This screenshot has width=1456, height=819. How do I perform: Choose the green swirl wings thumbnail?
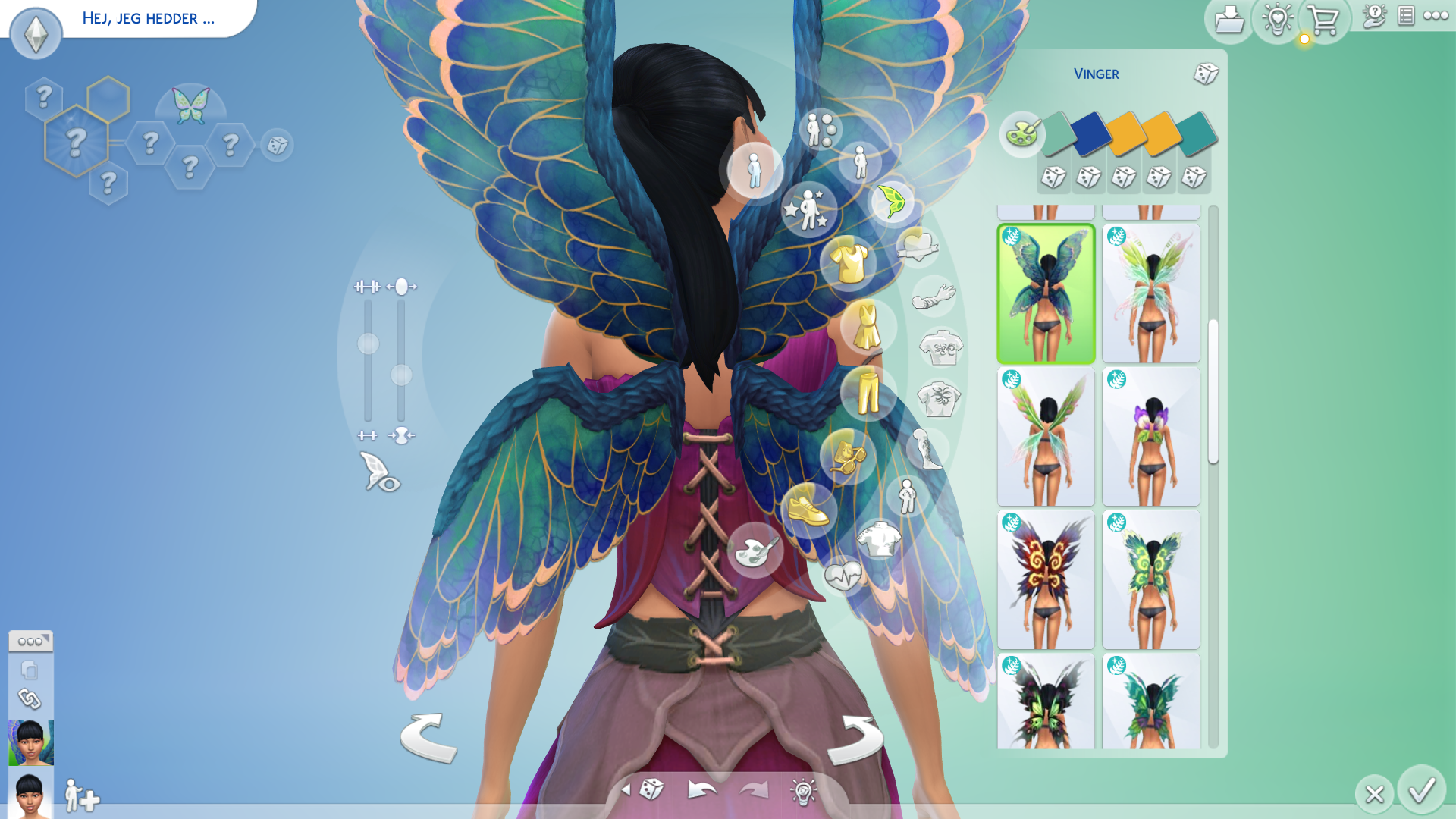pyautogui.click(x=1151, y=579)
